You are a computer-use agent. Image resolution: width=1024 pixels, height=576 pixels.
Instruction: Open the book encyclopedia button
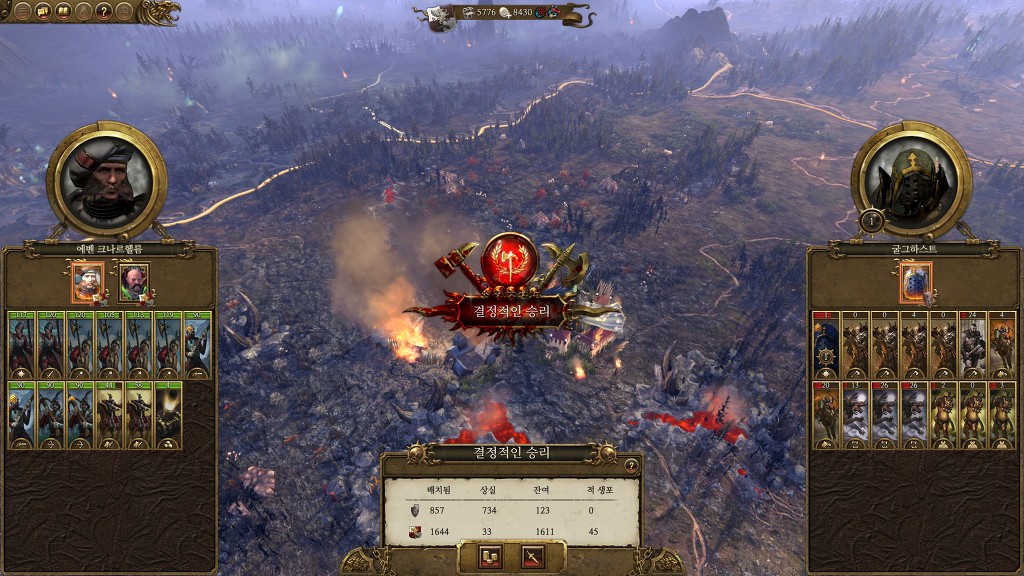(x=63, y=12)
